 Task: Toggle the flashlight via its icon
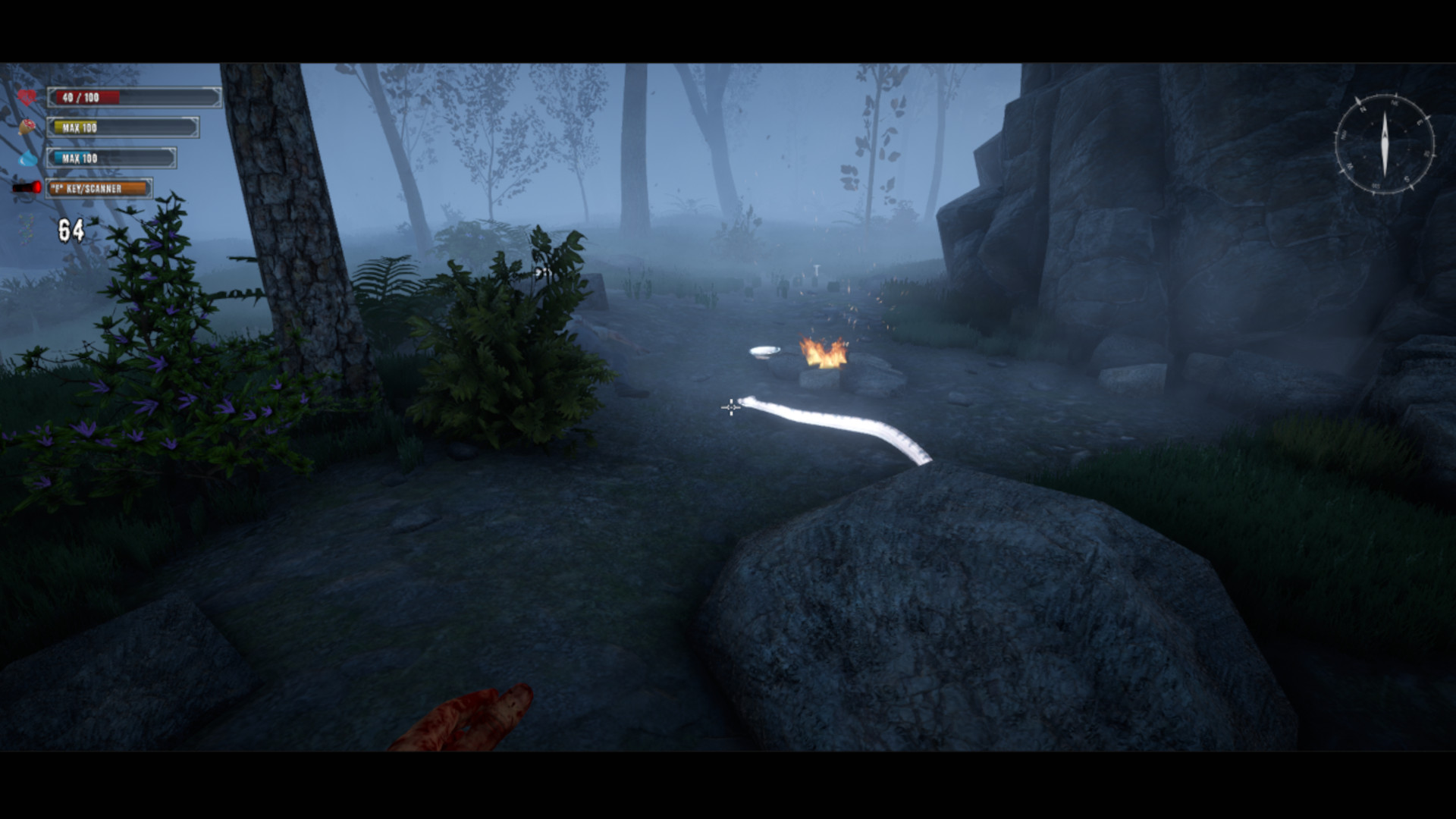(x=25, y=188)
